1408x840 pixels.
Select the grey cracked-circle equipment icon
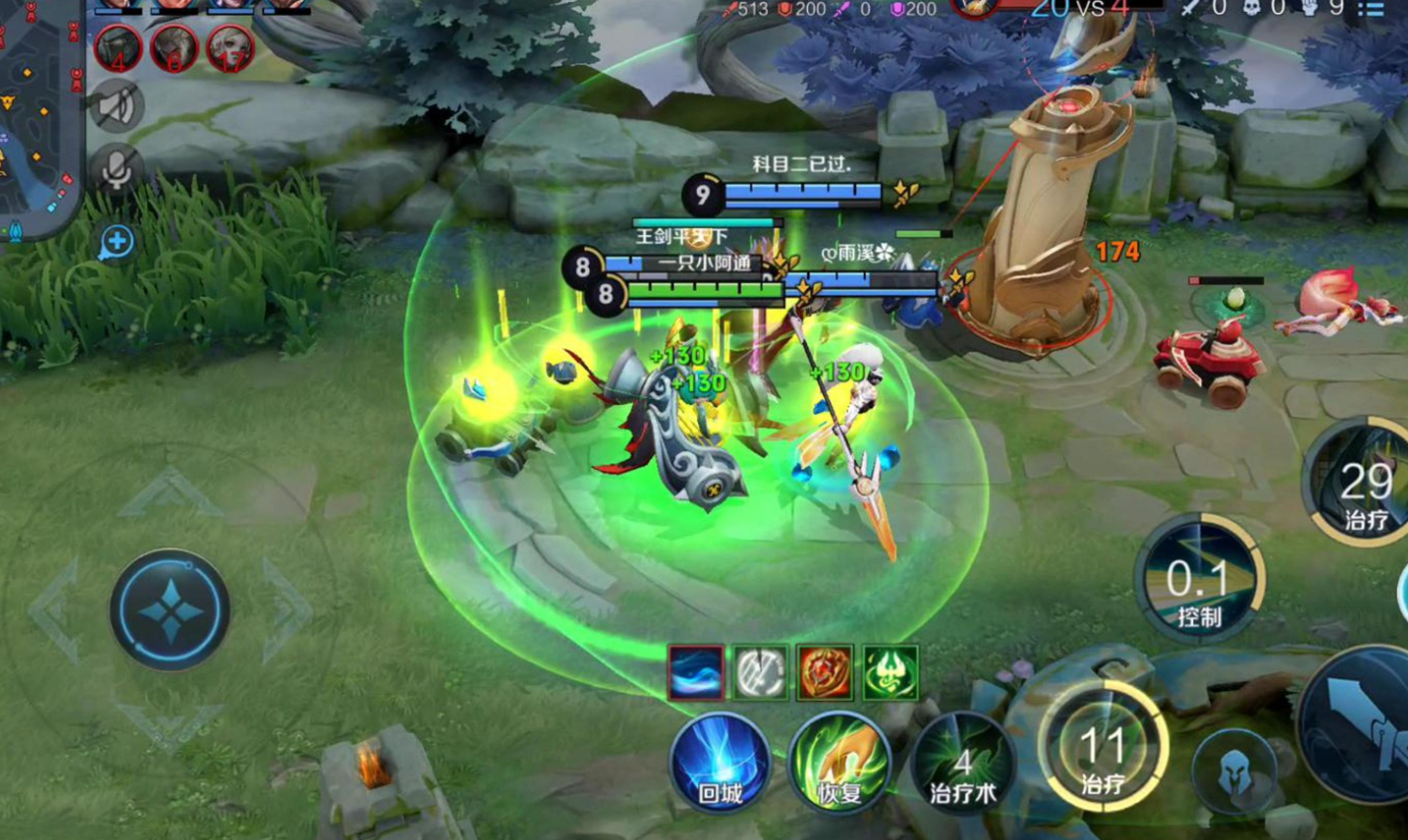tap(761, 672)
